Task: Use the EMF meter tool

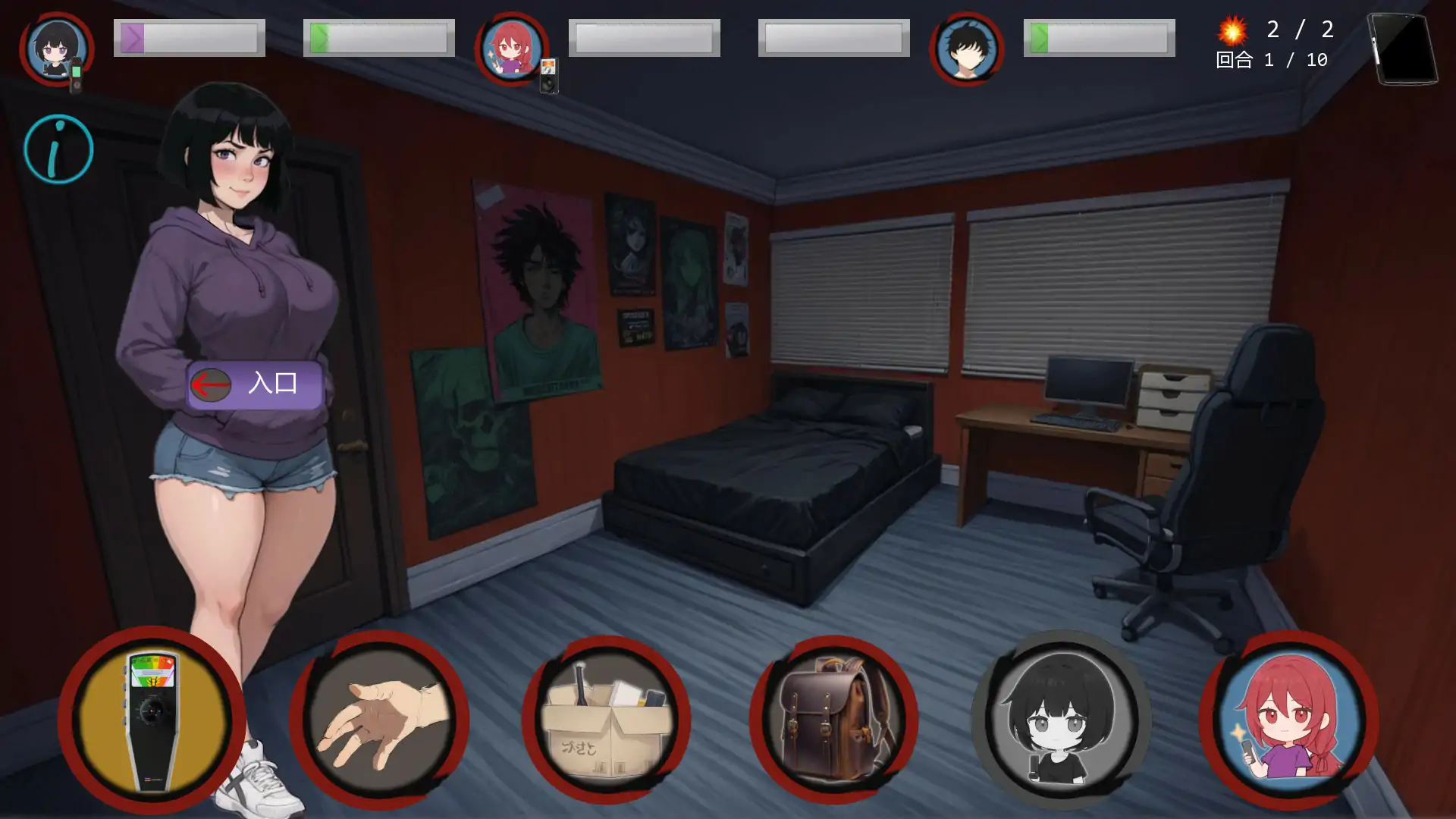Action: click(x=152, y=720)
